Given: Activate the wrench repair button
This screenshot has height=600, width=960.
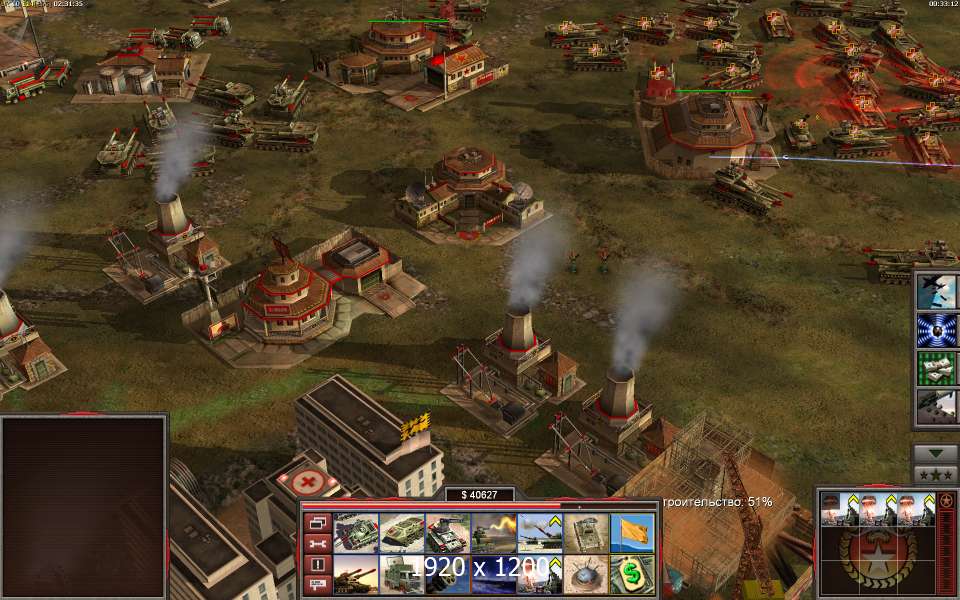Looking at the screenshot, I should point(317,543).
